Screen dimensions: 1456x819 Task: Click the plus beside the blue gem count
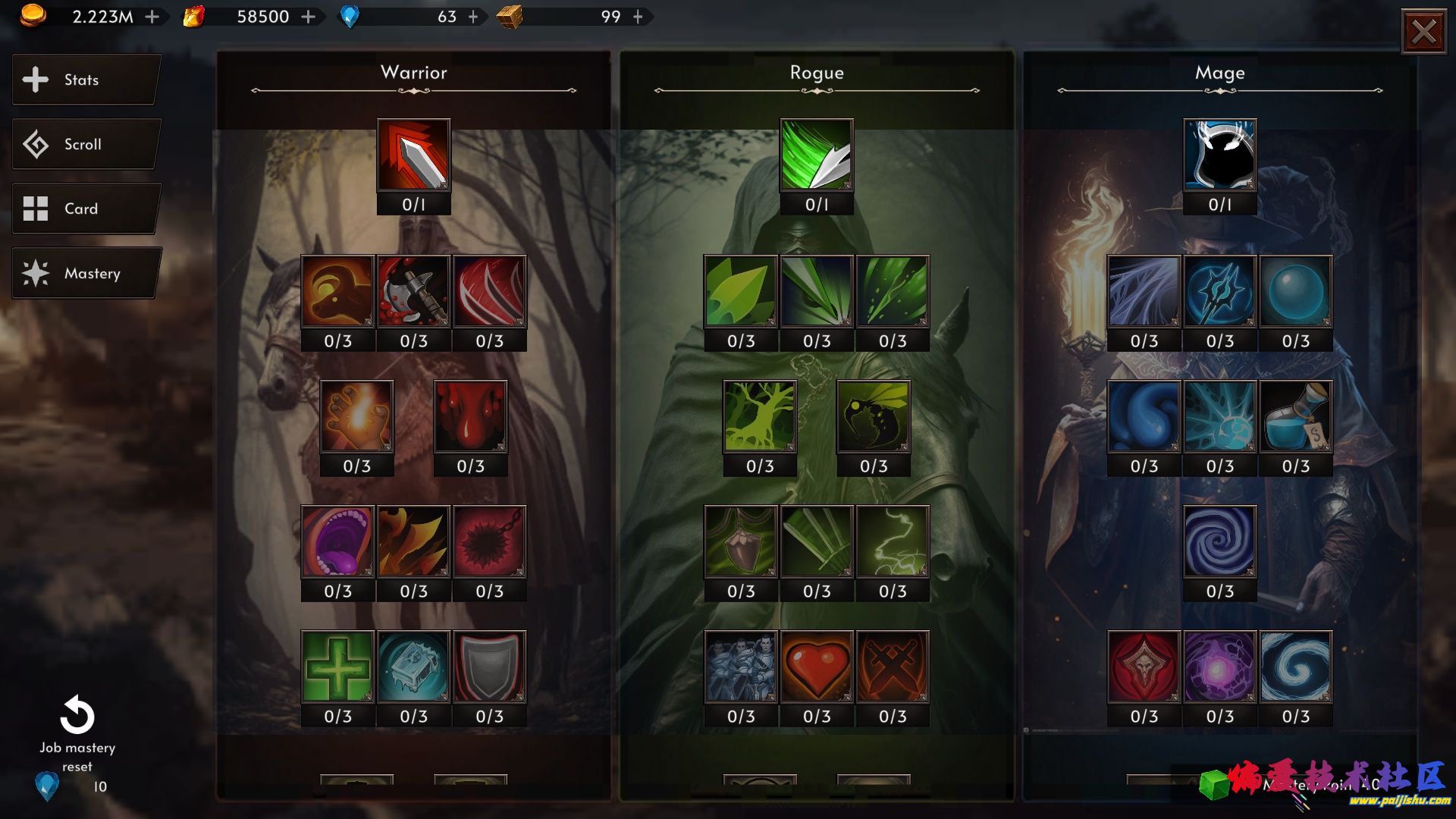point(473,17)
